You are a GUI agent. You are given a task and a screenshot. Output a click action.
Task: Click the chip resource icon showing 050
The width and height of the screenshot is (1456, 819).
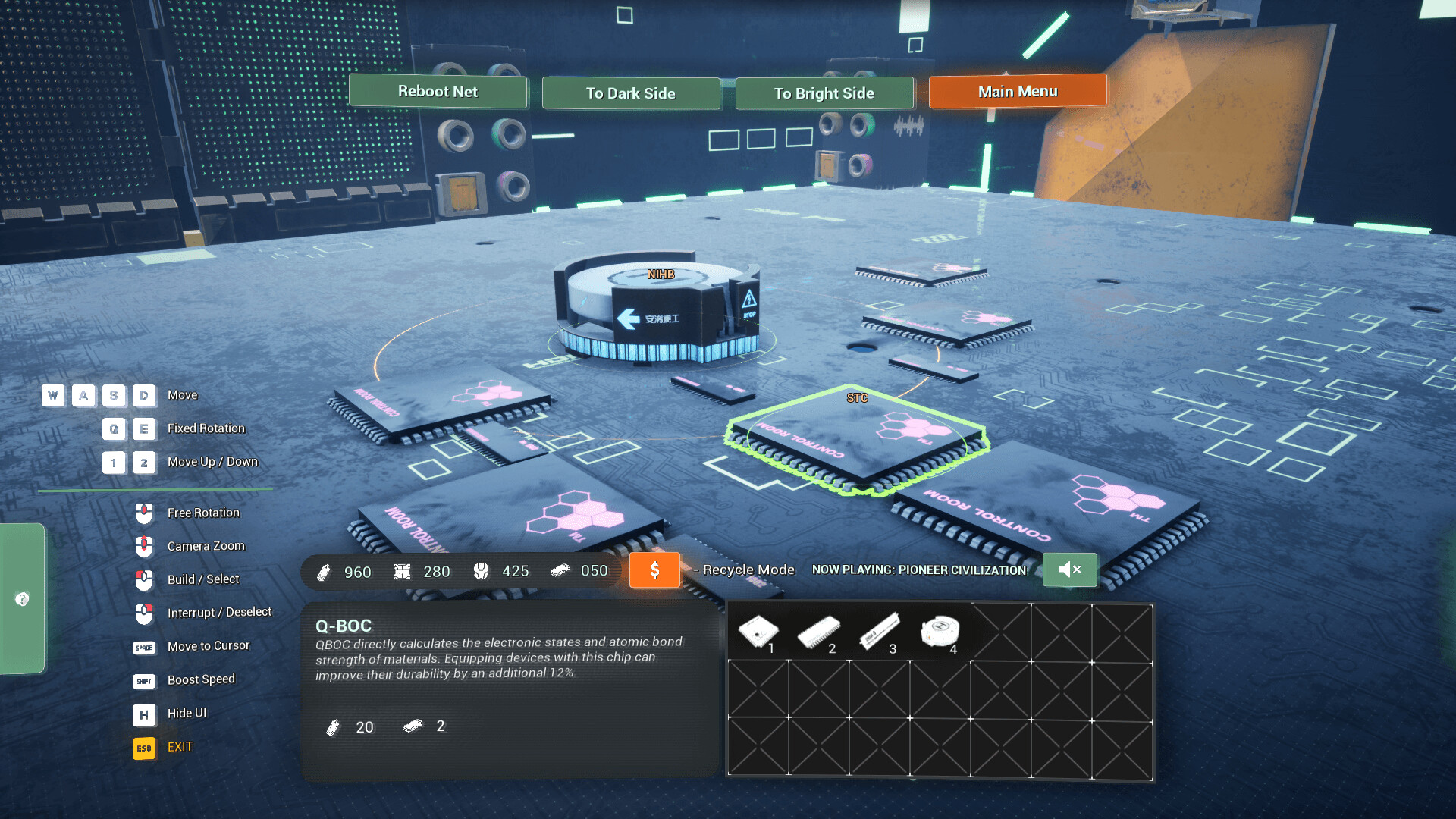(563, 571)
